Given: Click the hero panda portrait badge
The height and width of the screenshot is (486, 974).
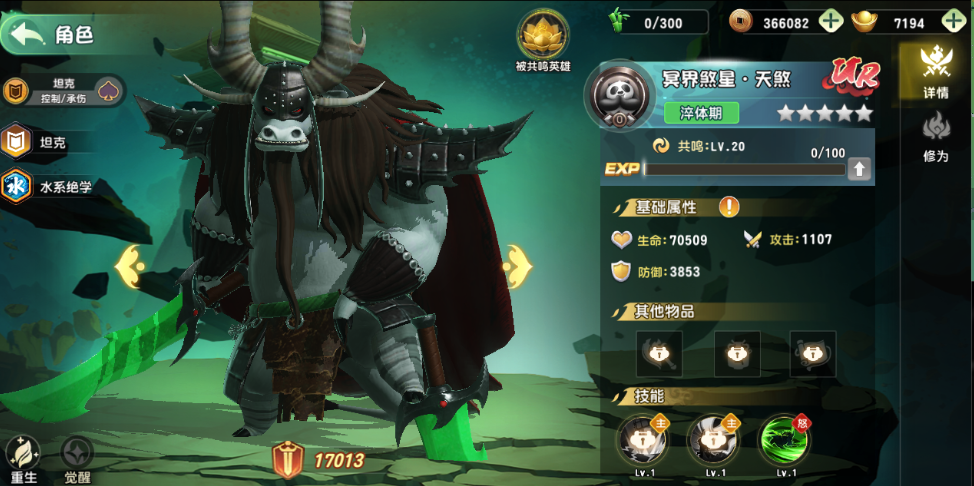Looking at the screenshot, I should pyautogui.click(x=619, y=95).
